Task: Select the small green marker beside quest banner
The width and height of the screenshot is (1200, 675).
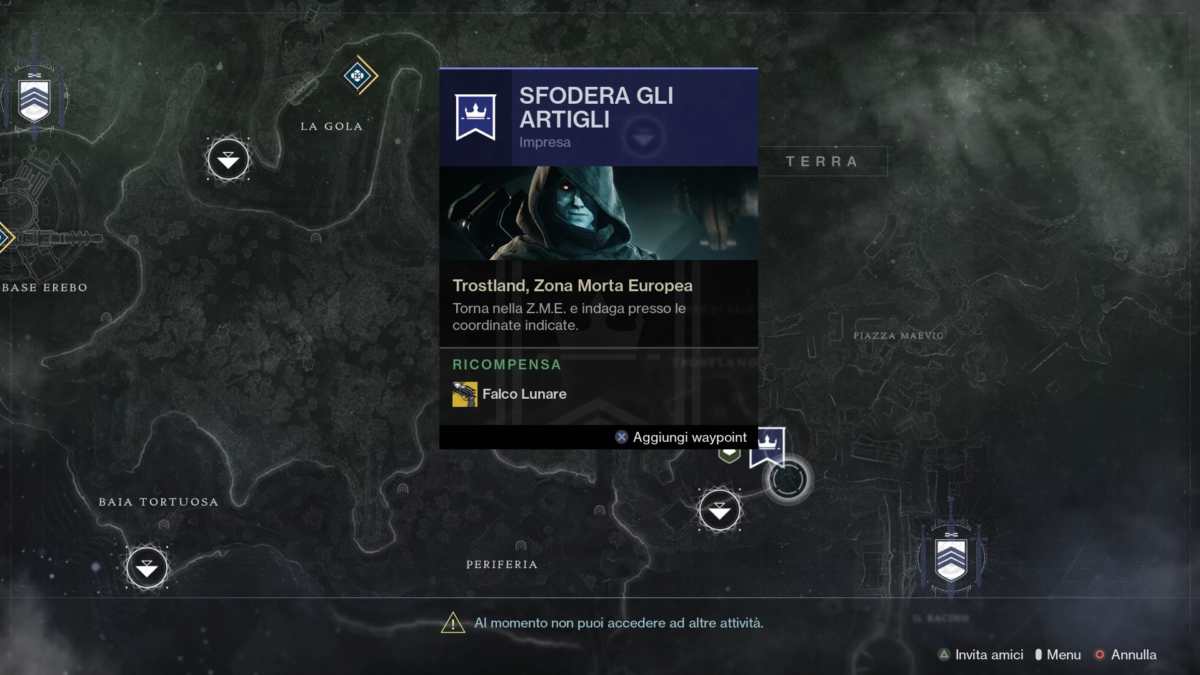Action: point(730,454)
